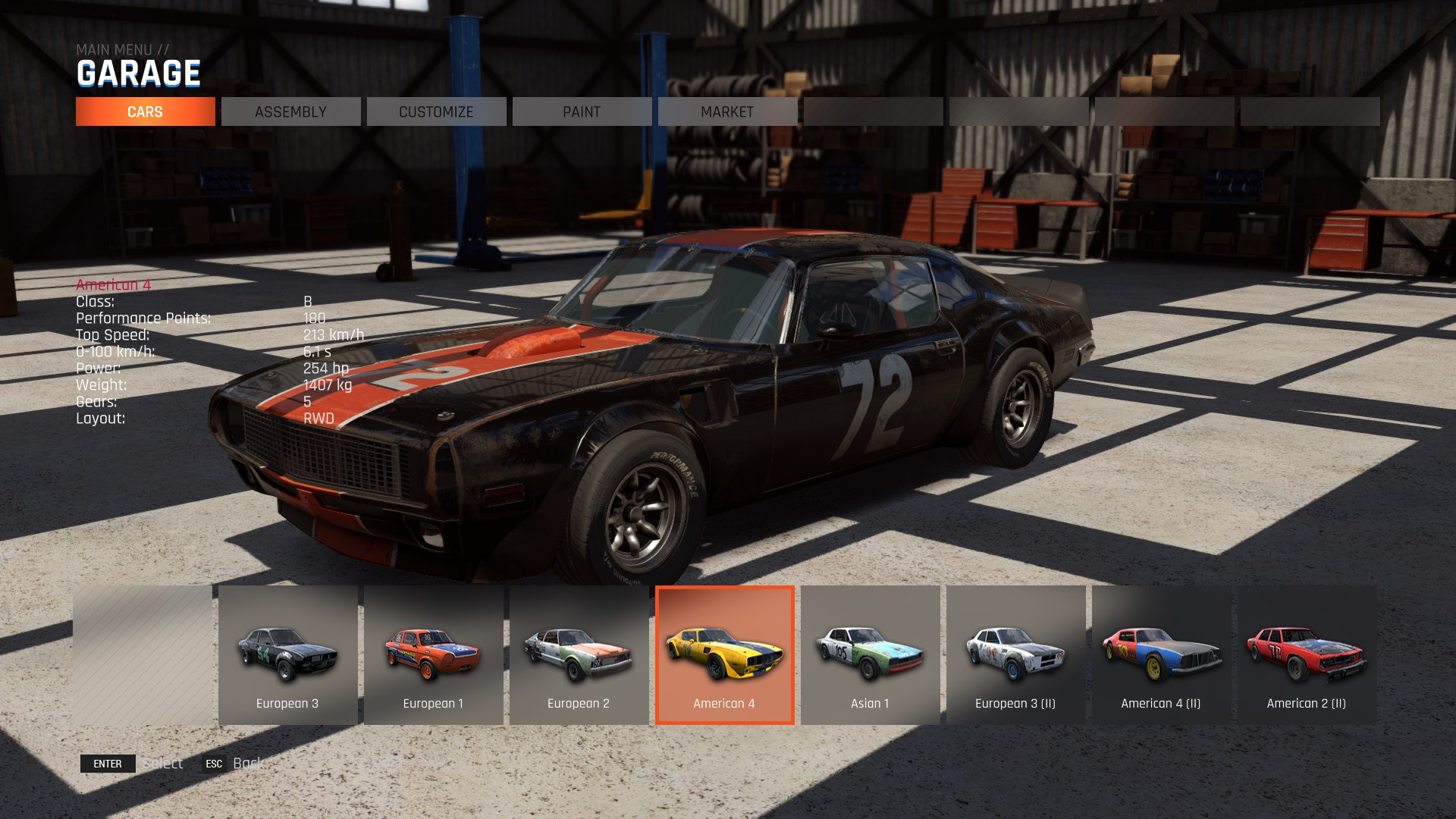The image size is (1456, 819).
Task: Show the Market tab
Action: [727, 111]
